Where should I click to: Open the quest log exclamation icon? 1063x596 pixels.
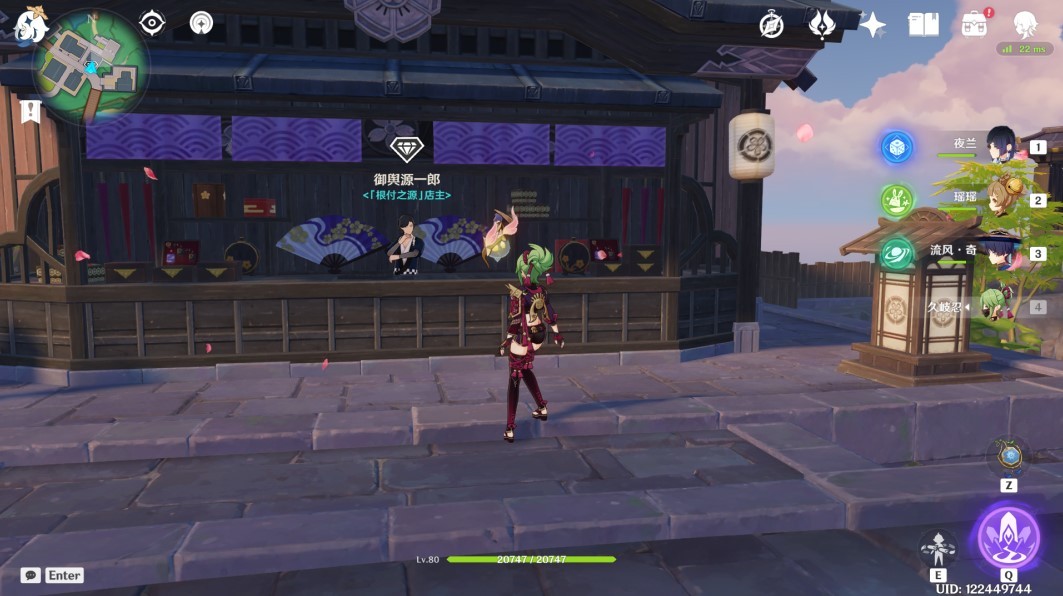[x=30, y=110]
